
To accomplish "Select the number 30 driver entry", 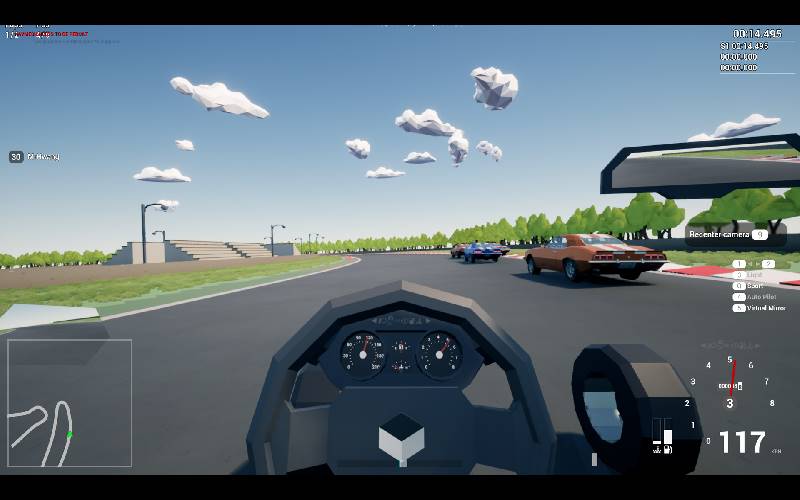I will click(x=35, y=157).
